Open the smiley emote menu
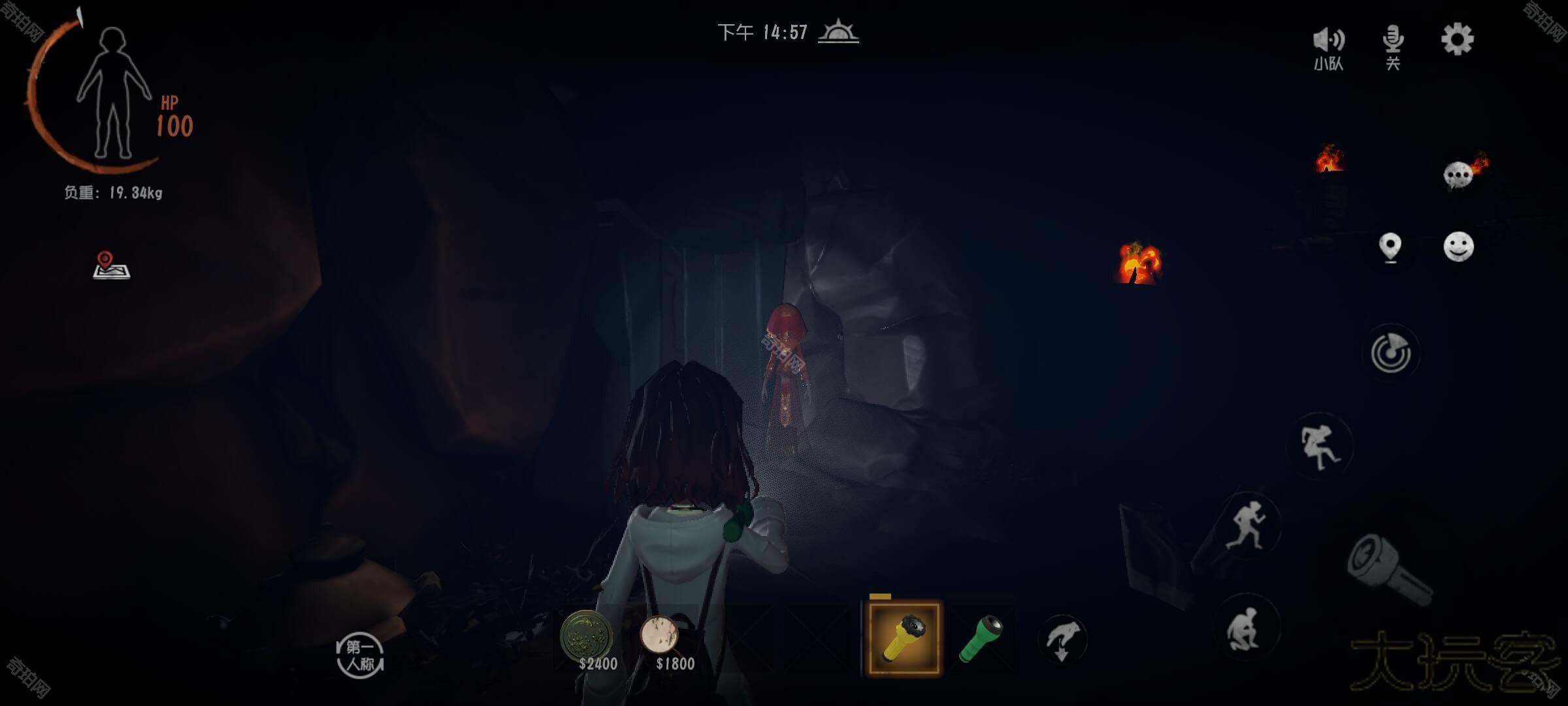Image resolution: width=1568 pixels, height=706 pixels. click(1458, 247)
